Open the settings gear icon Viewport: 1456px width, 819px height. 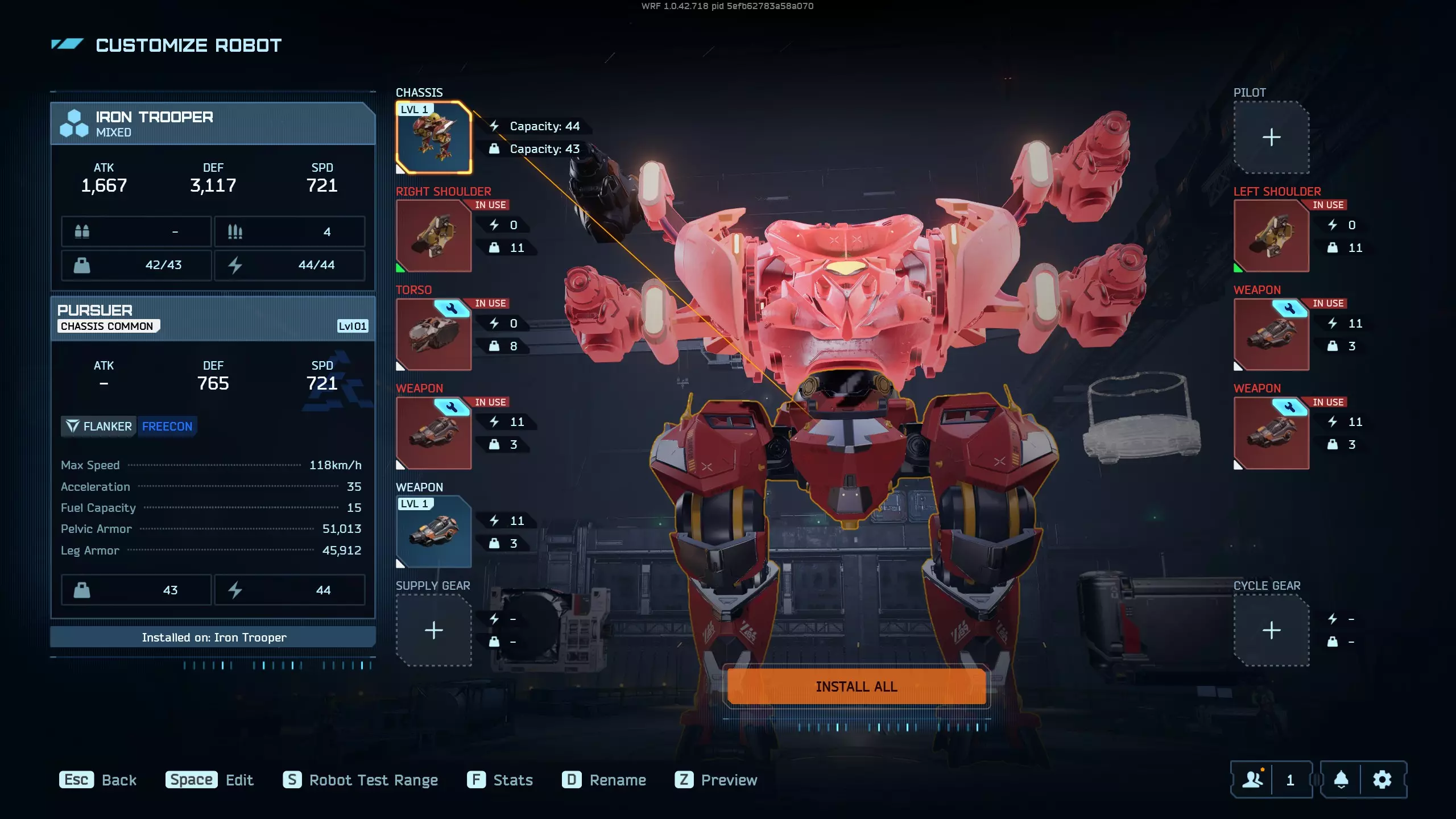pyautogui.click(x=1382, y=779)
